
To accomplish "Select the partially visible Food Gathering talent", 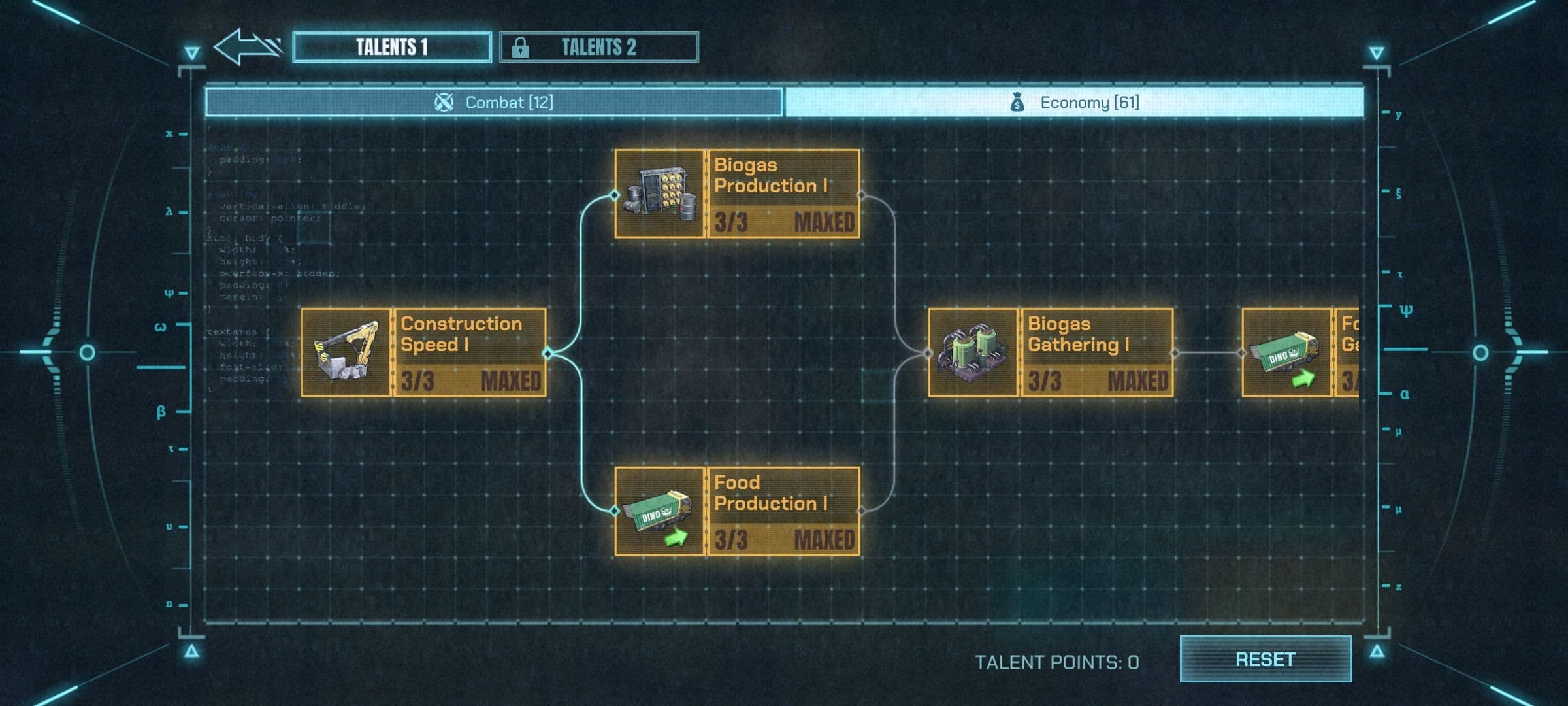I will [1300, 353].
